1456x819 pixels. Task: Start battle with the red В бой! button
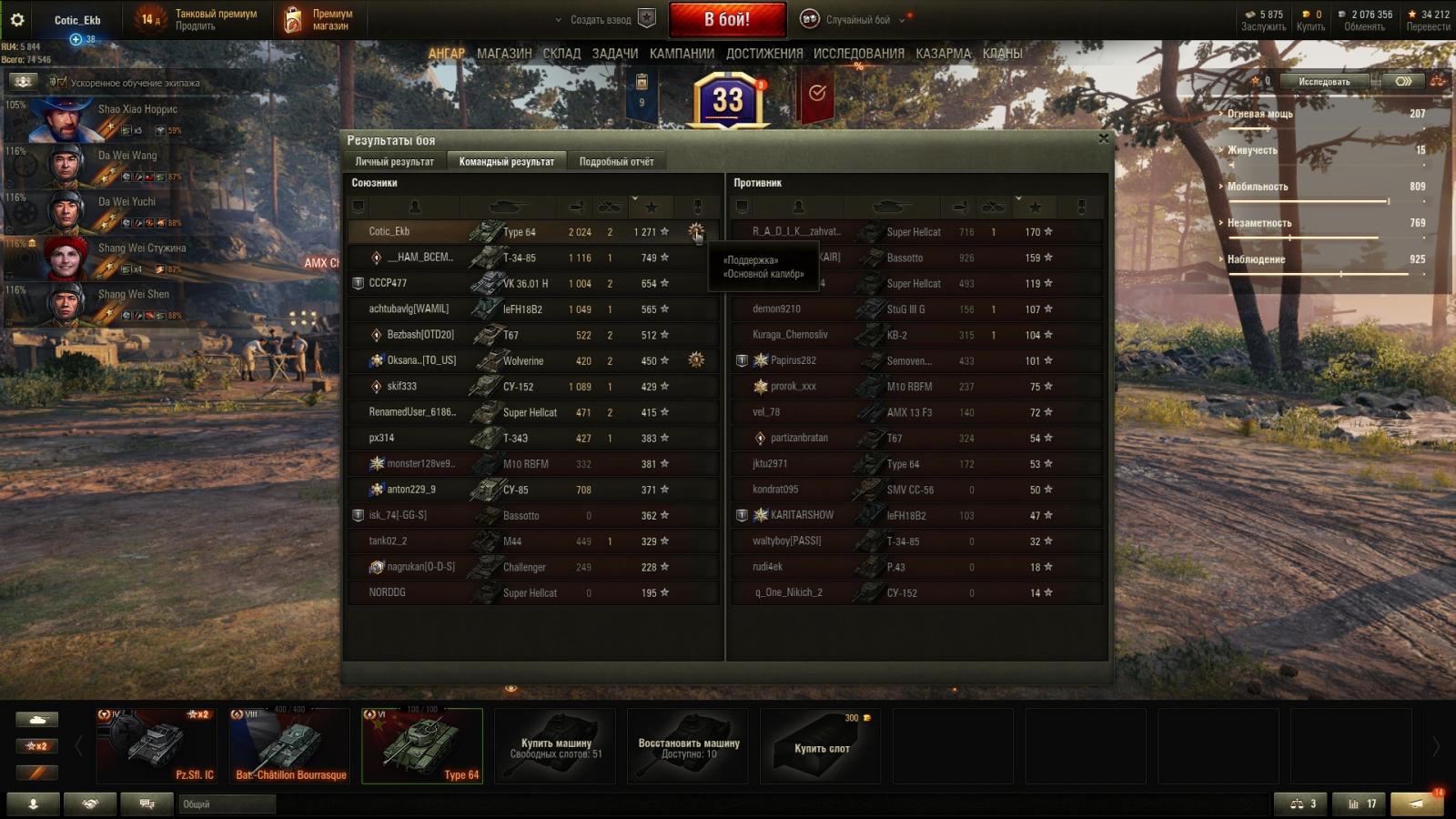click(727, 19)
